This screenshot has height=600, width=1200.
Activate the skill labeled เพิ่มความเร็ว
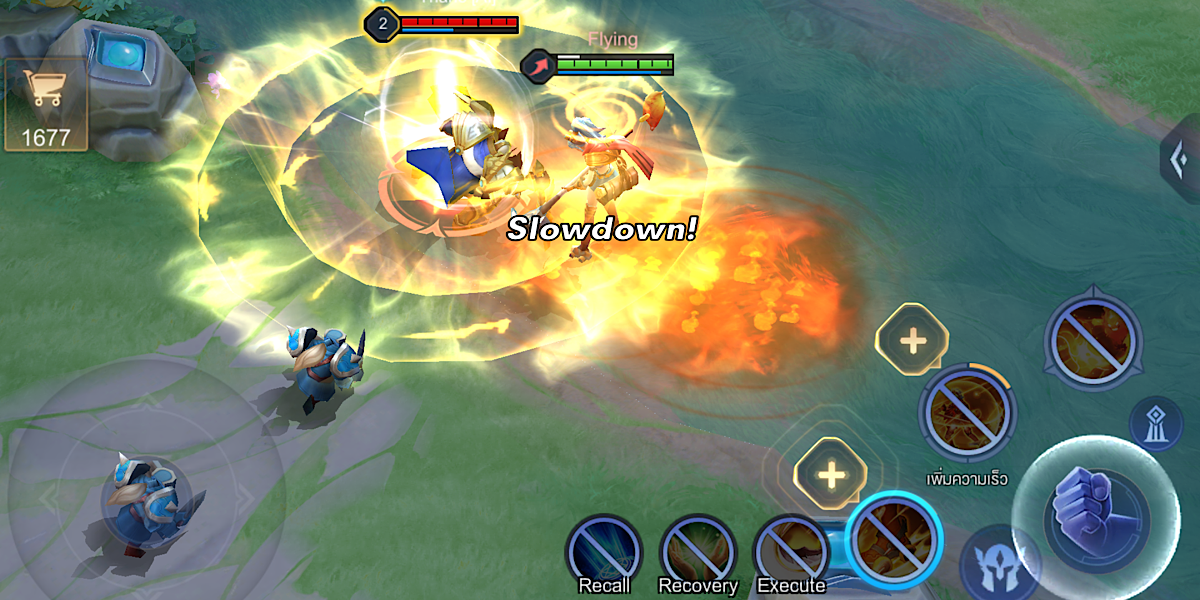967,412
